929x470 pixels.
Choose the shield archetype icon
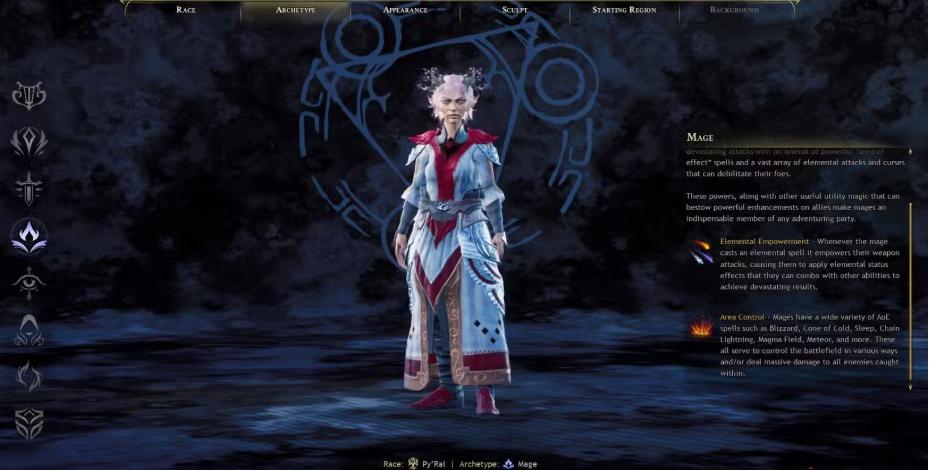point(28,424)
